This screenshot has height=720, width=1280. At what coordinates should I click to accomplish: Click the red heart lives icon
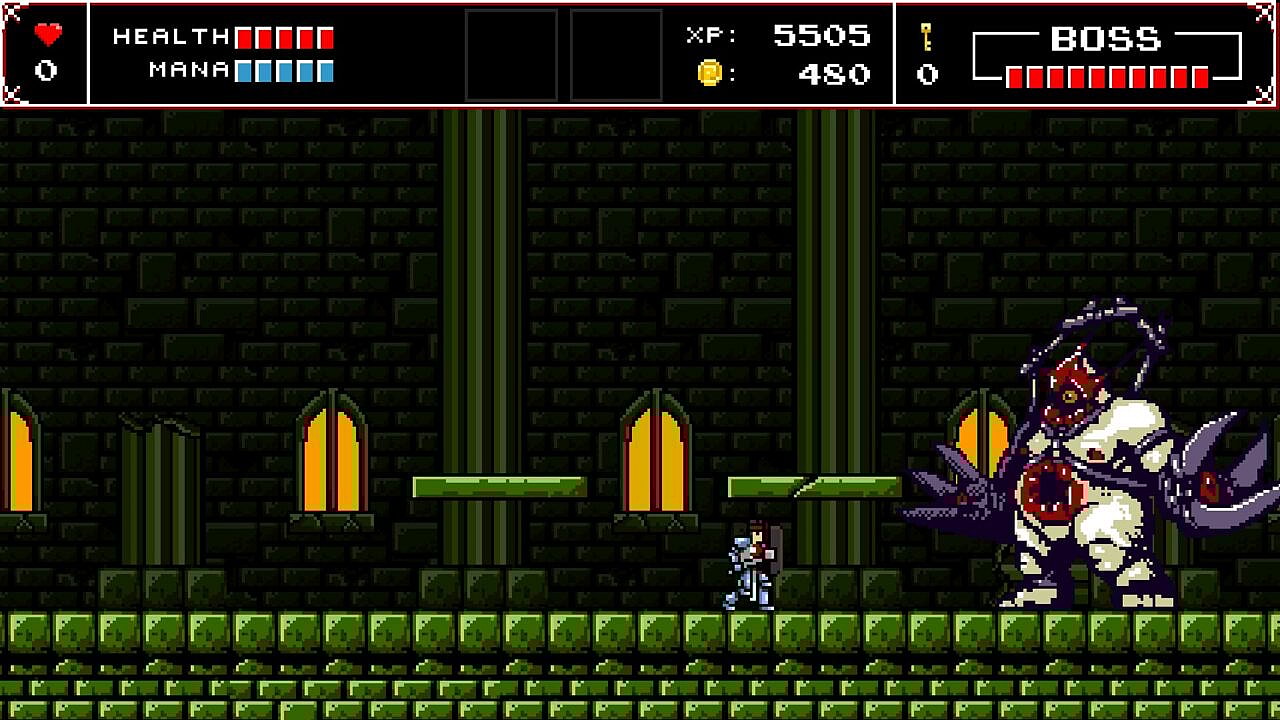point(47,35)
